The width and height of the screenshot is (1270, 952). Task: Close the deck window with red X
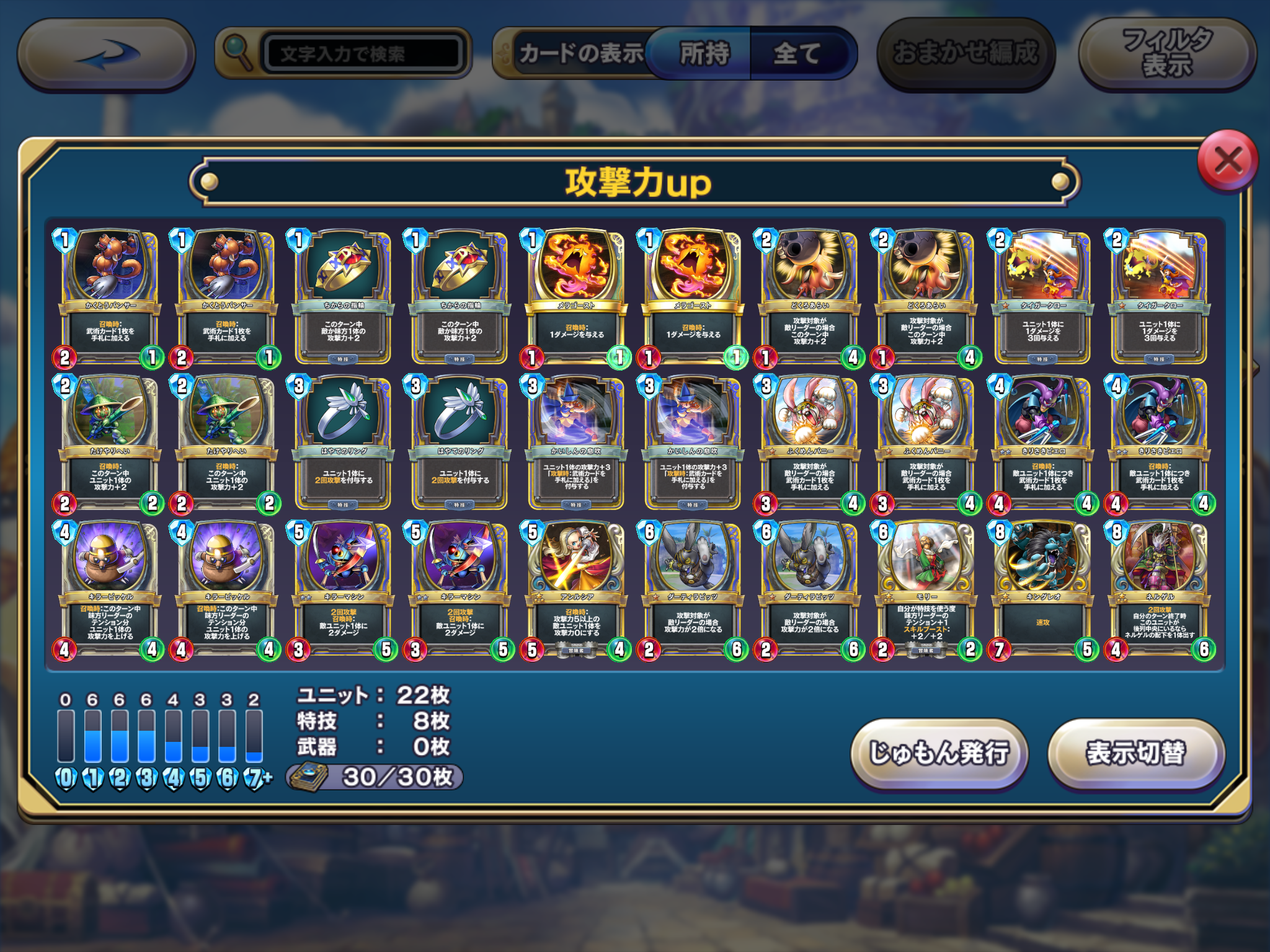1227,161
